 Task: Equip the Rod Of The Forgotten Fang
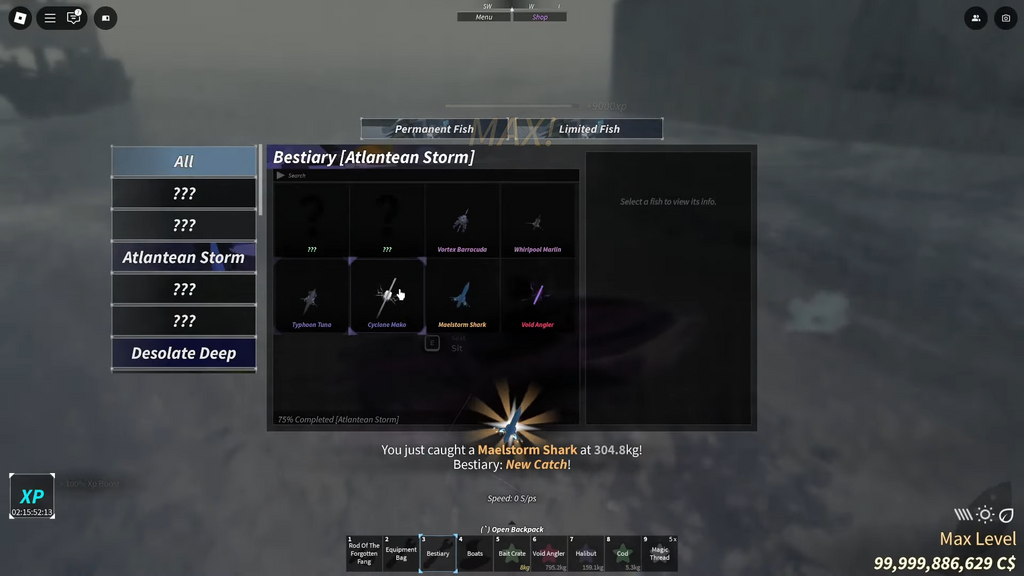[x=364, y=552]
